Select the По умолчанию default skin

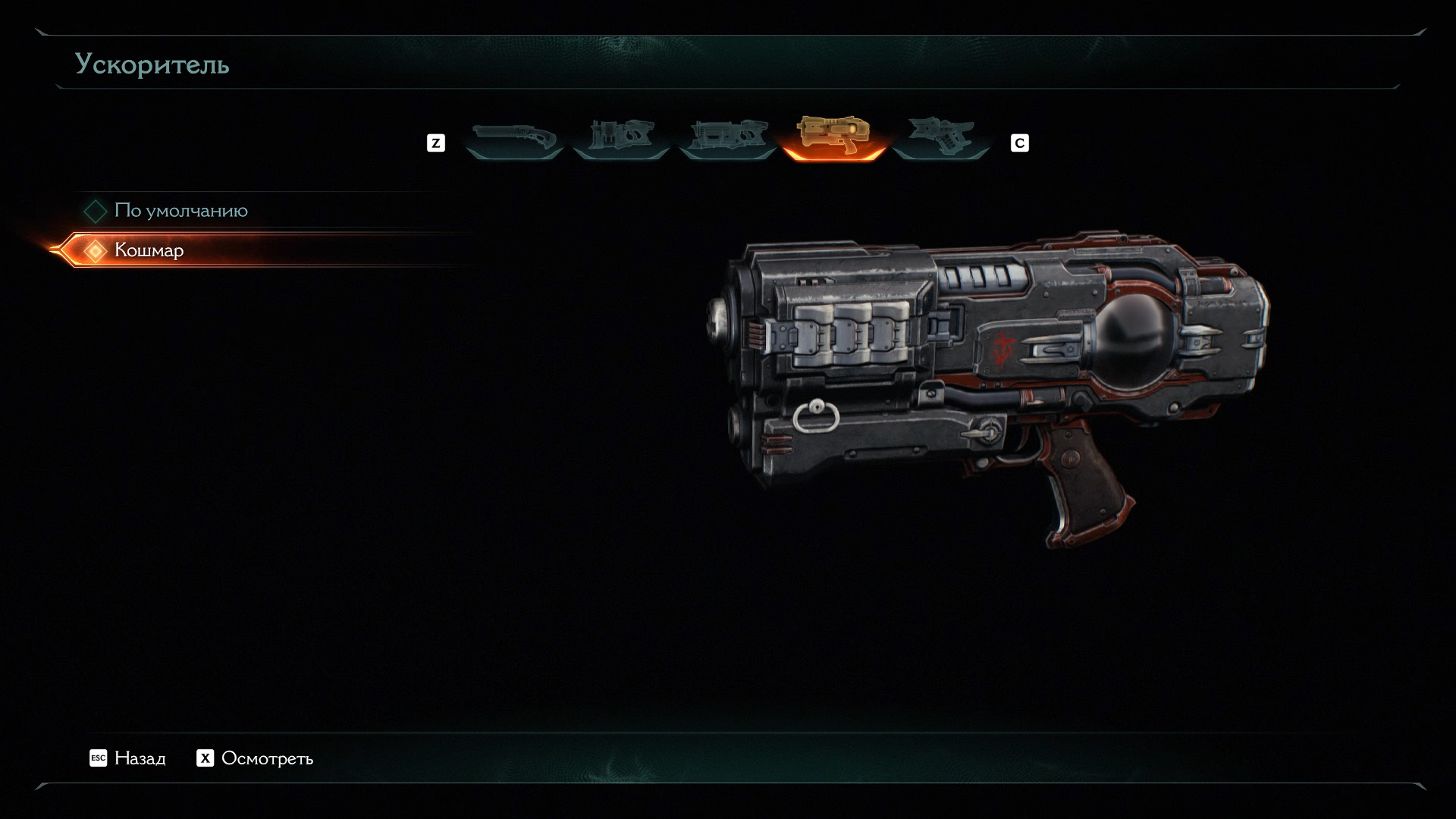180,211
